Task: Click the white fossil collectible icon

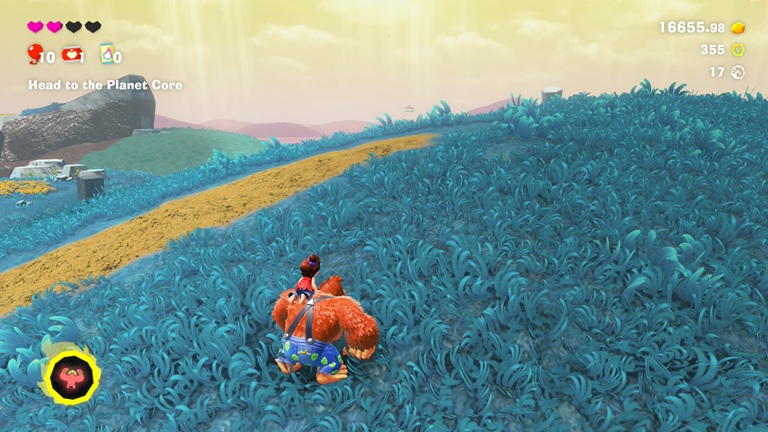Action: tap(739, 72)
